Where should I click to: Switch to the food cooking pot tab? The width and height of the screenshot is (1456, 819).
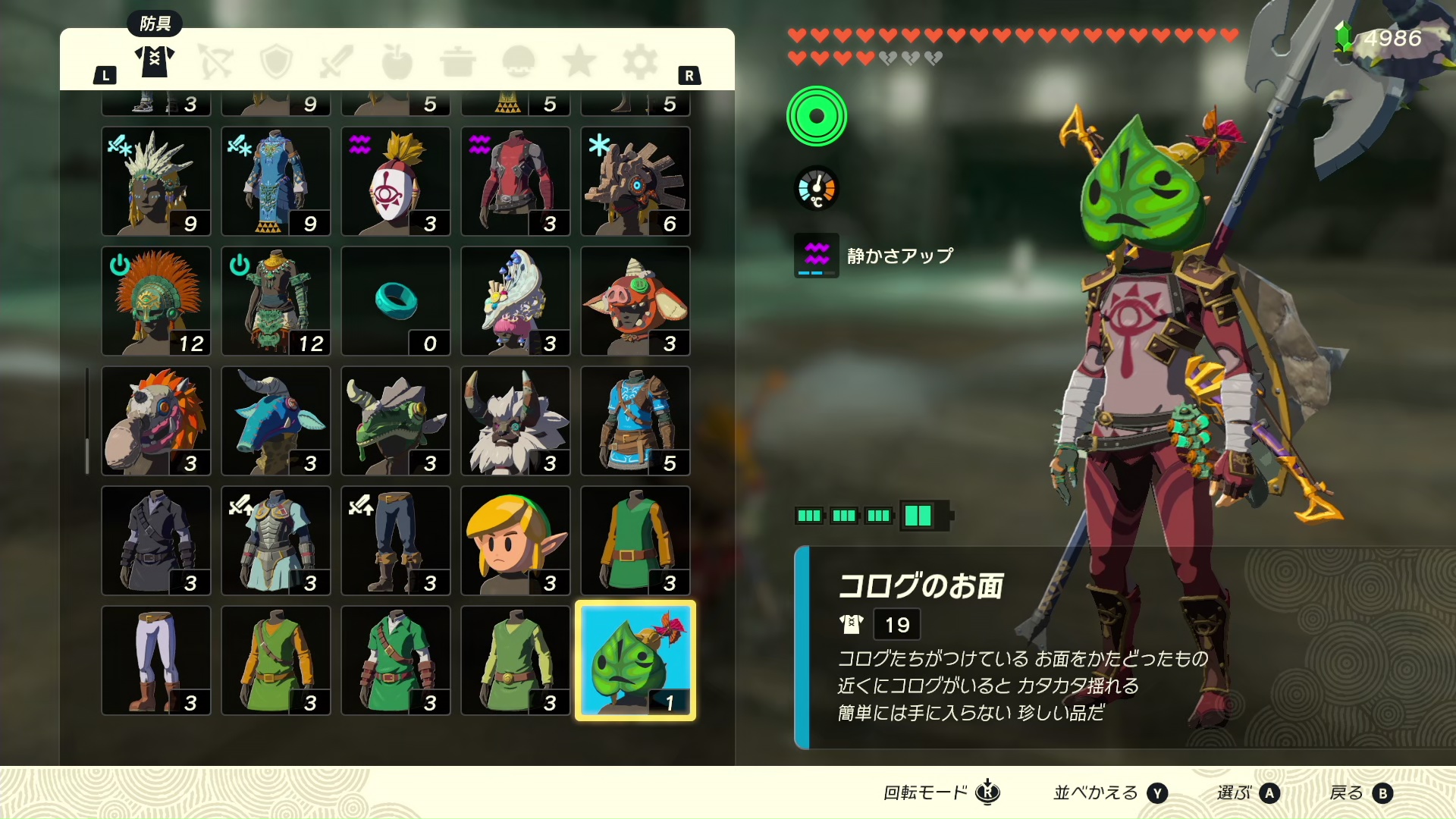pos(458,61)
